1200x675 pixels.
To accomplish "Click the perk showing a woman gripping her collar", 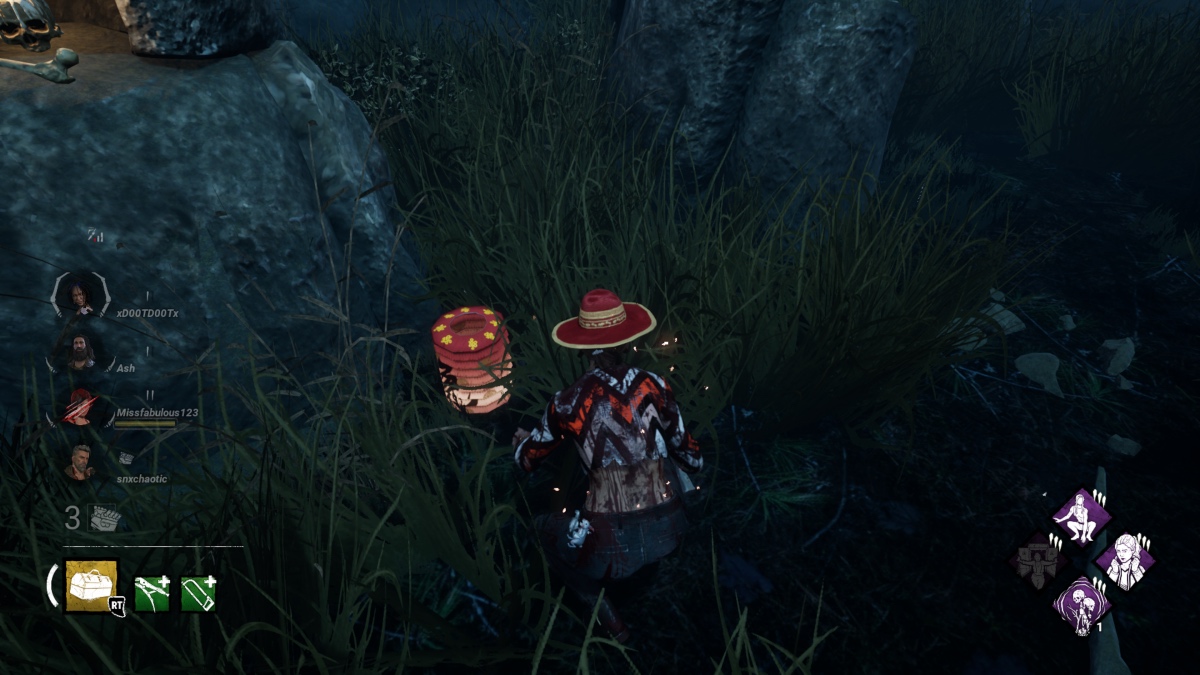I will (x=1125, y=560).
